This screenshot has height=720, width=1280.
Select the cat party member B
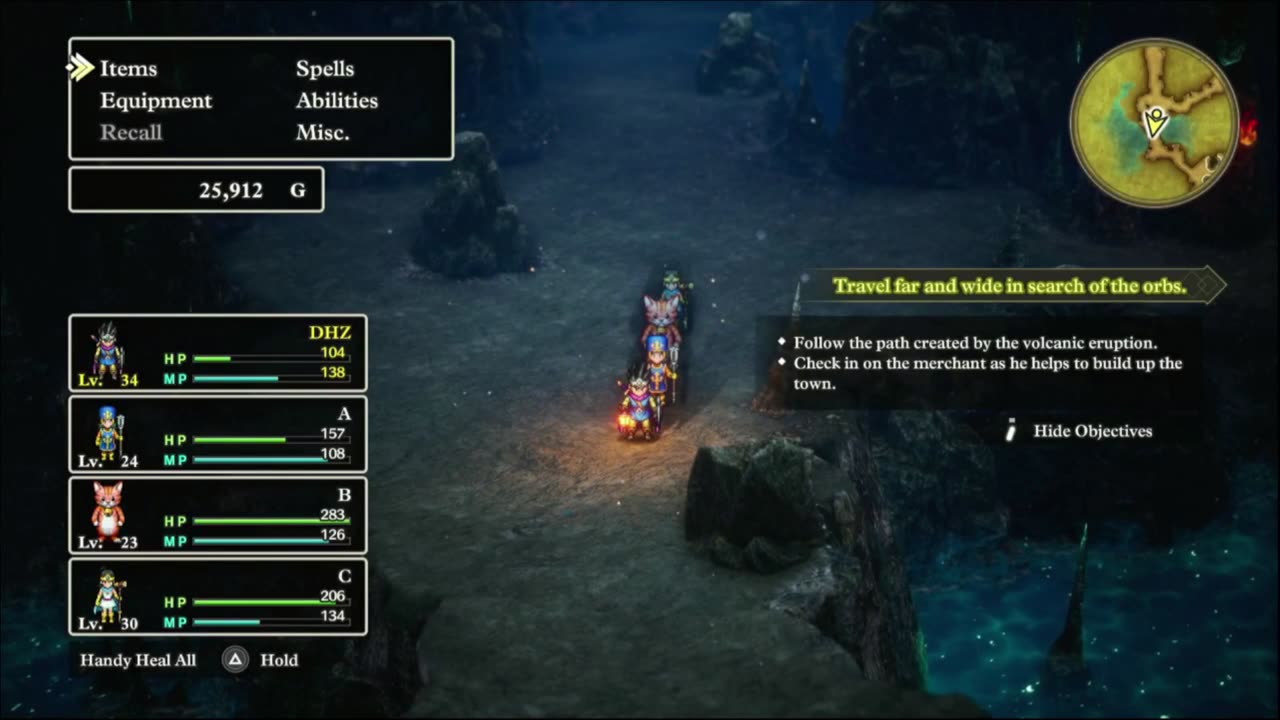pyautogui.click(x=218, y=515)
